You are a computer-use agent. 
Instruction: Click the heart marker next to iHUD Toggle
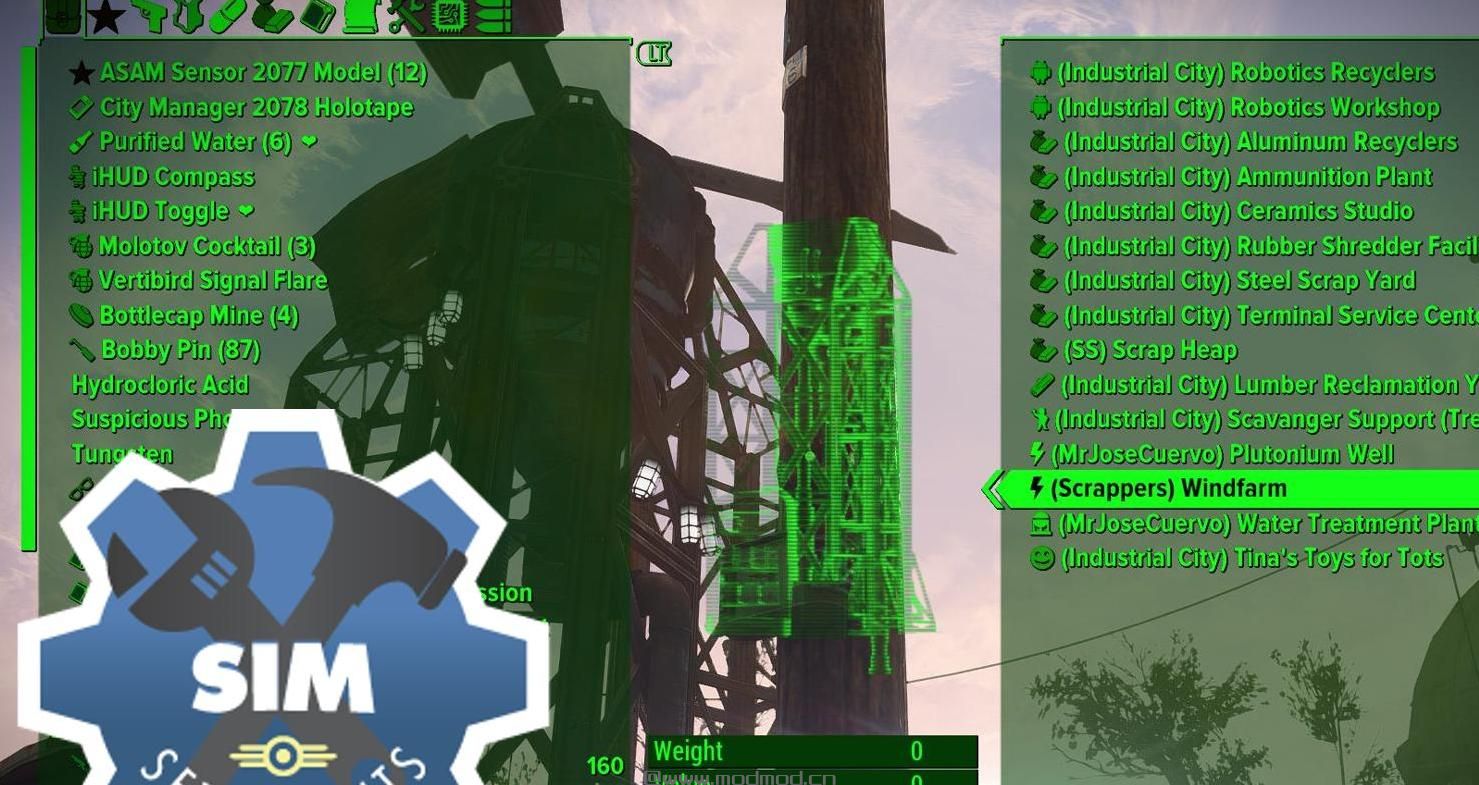(x=245, y=211)
